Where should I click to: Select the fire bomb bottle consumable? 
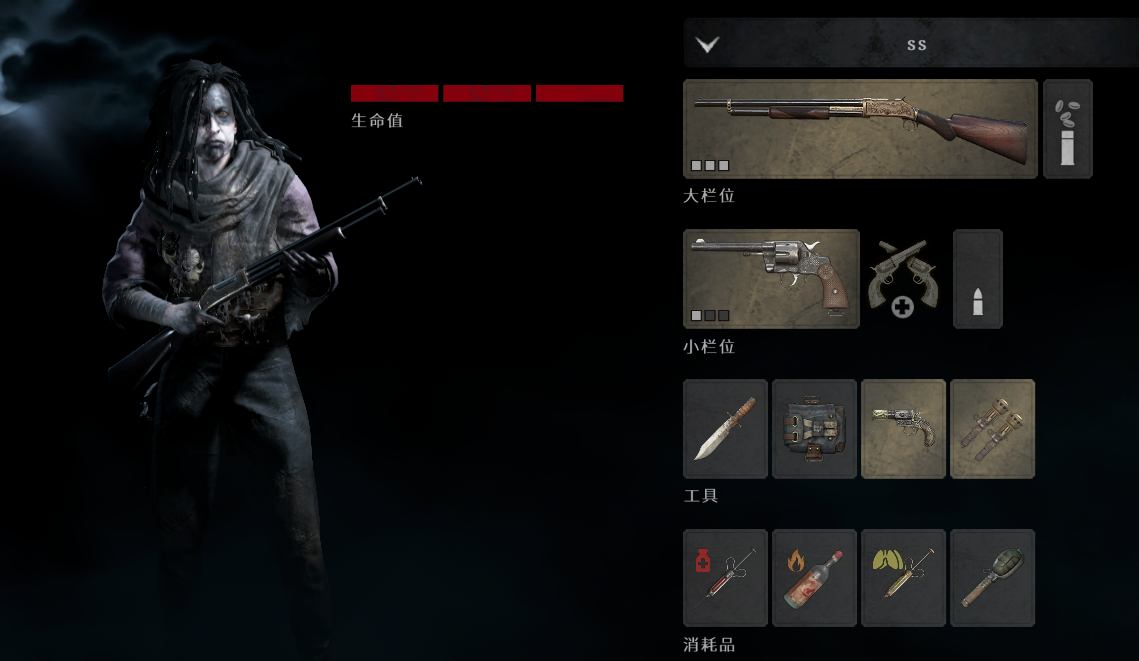point(814,578)
